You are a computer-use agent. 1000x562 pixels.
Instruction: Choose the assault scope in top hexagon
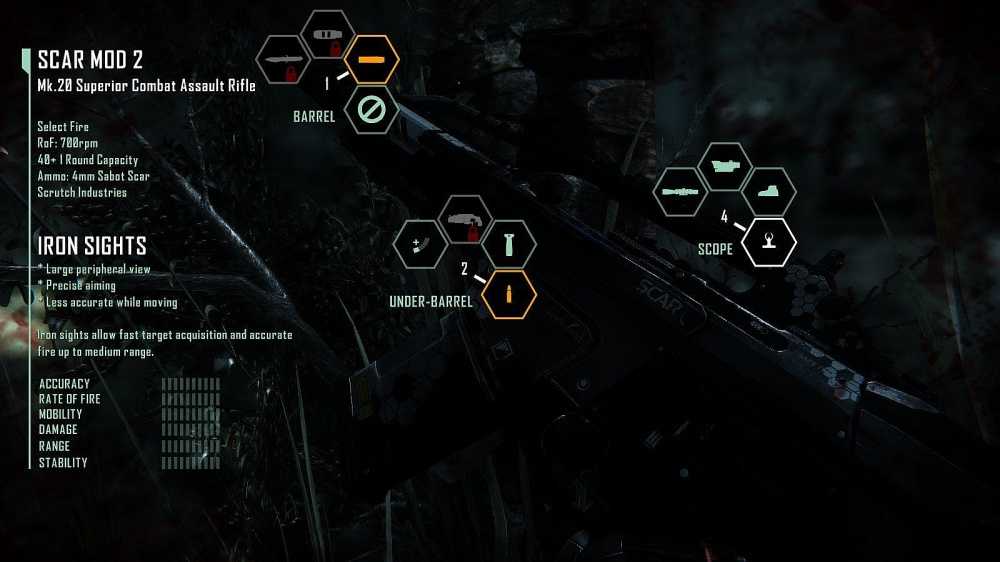click(725, 167)
